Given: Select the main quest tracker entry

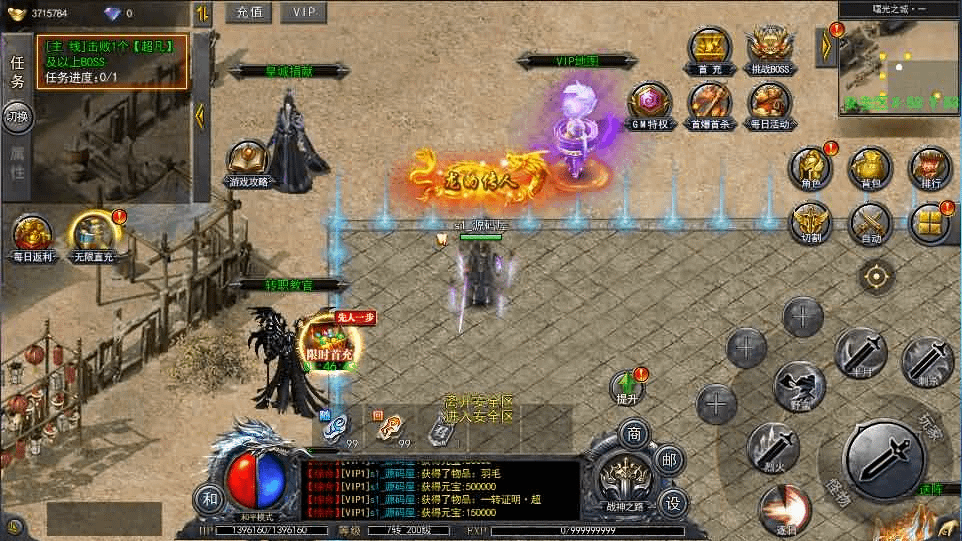Looking at the screenshot, I should tap(112, 61).
